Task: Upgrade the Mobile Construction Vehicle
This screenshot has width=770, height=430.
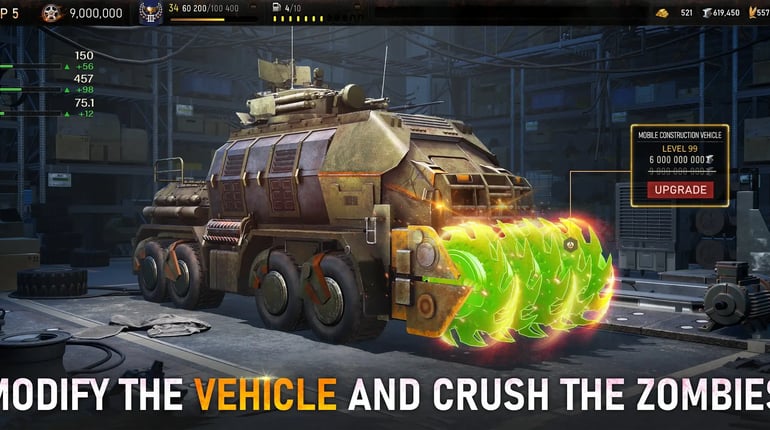Action: pyautogui.click(x=680, y=190)
